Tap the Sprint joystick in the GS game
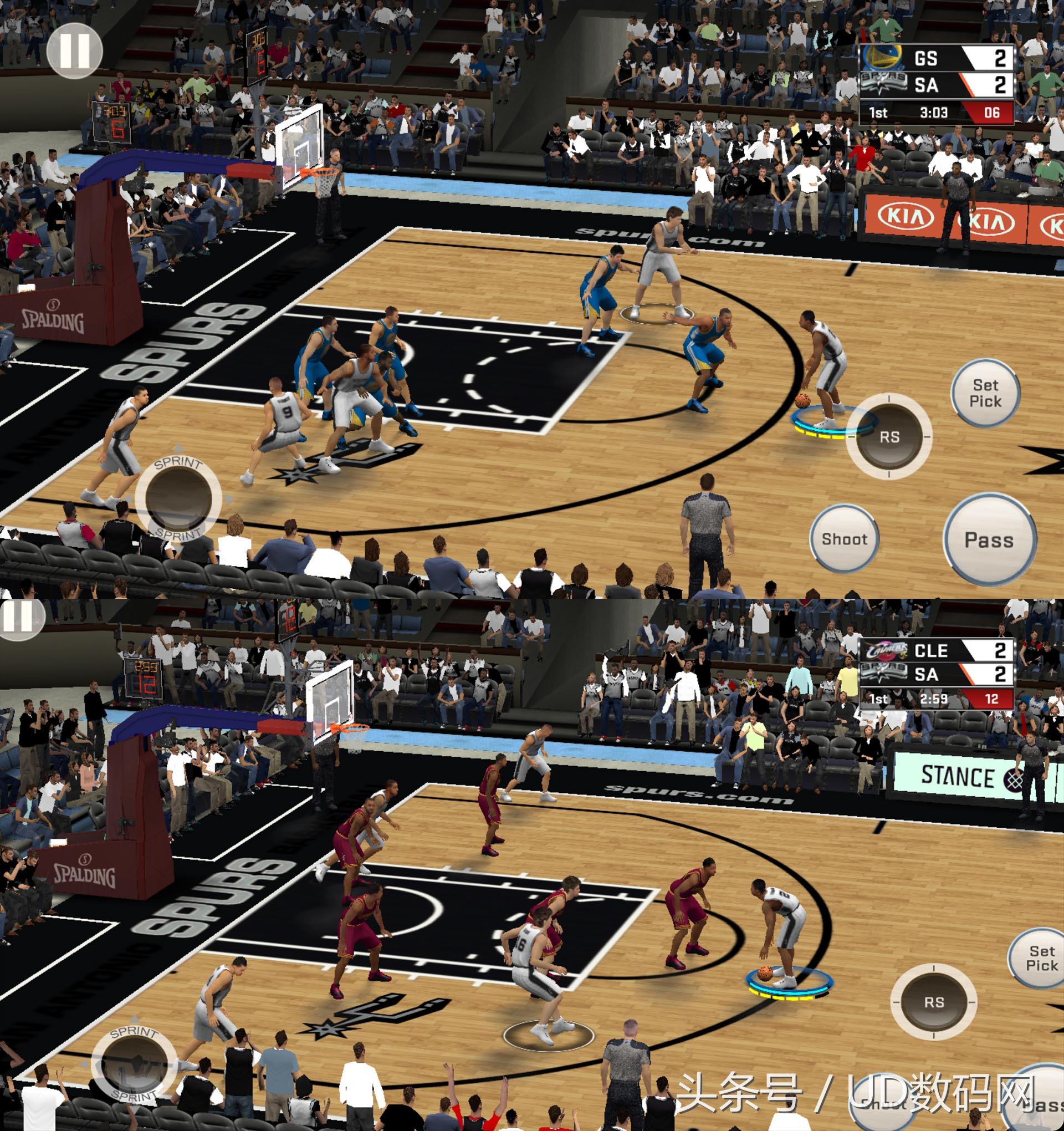 click(x=178, y=498)
